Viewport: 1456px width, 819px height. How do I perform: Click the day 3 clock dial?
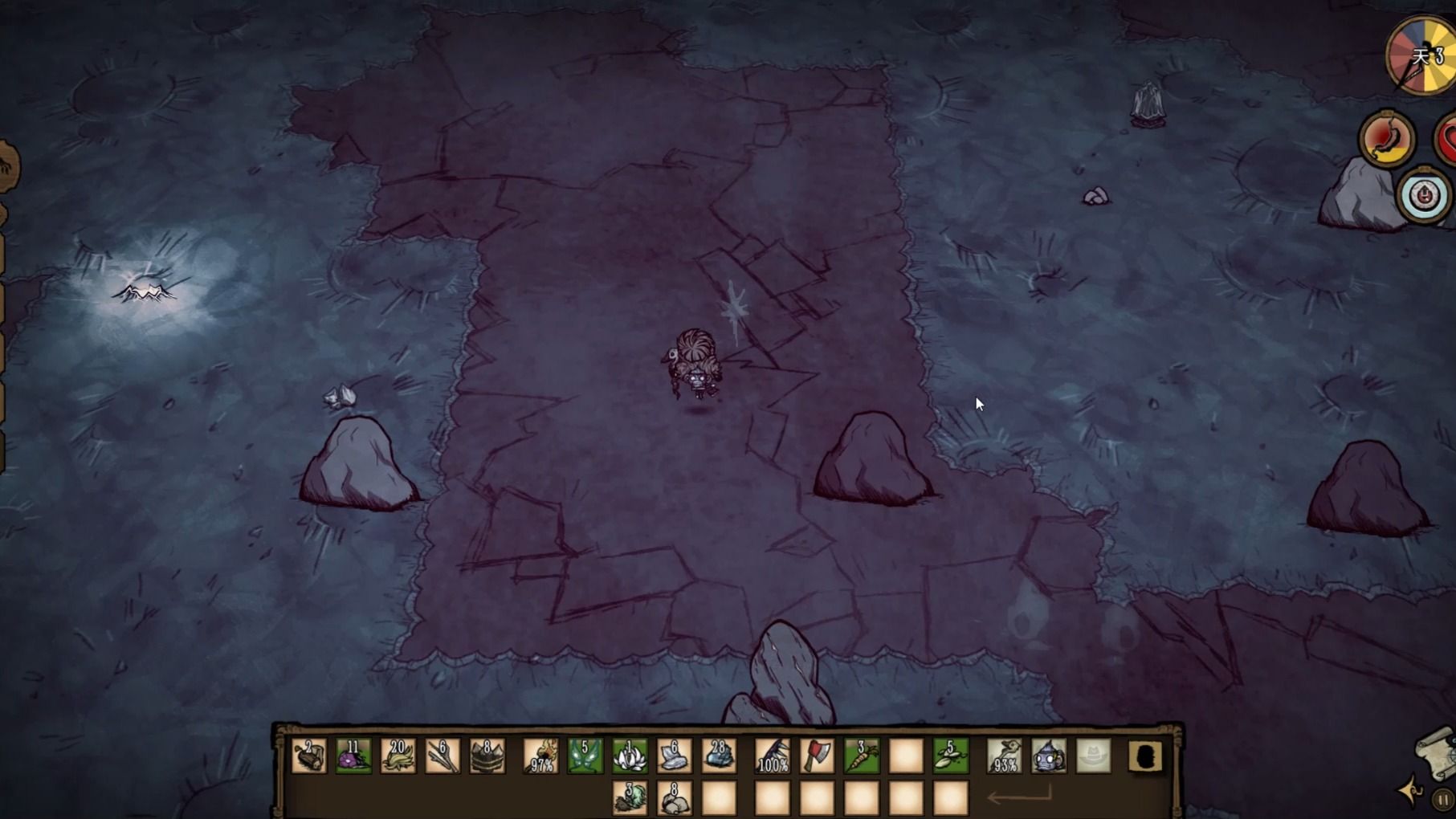(x=1423, y=56)
